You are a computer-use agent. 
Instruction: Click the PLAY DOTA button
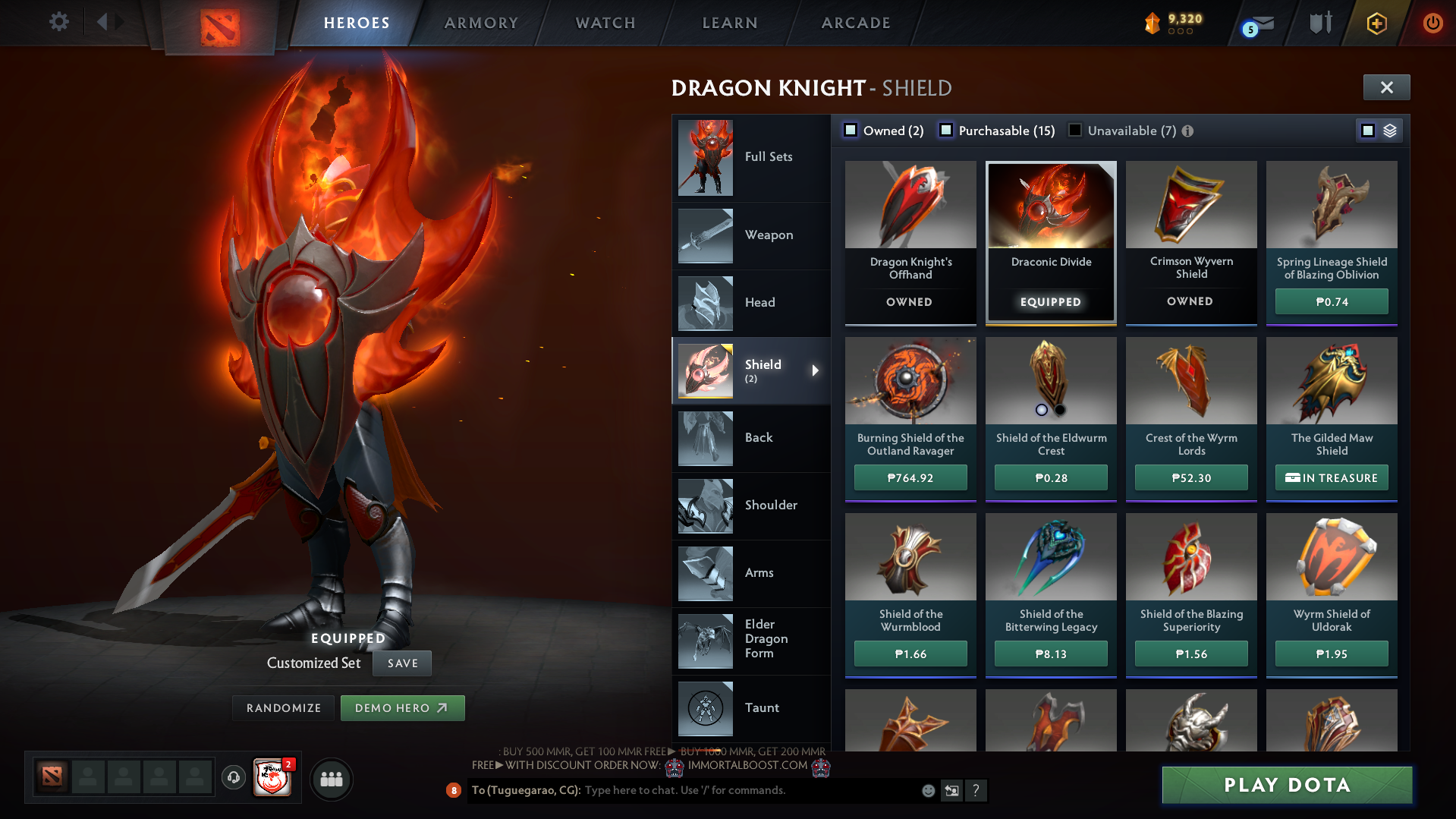[x=1288, y=785]
